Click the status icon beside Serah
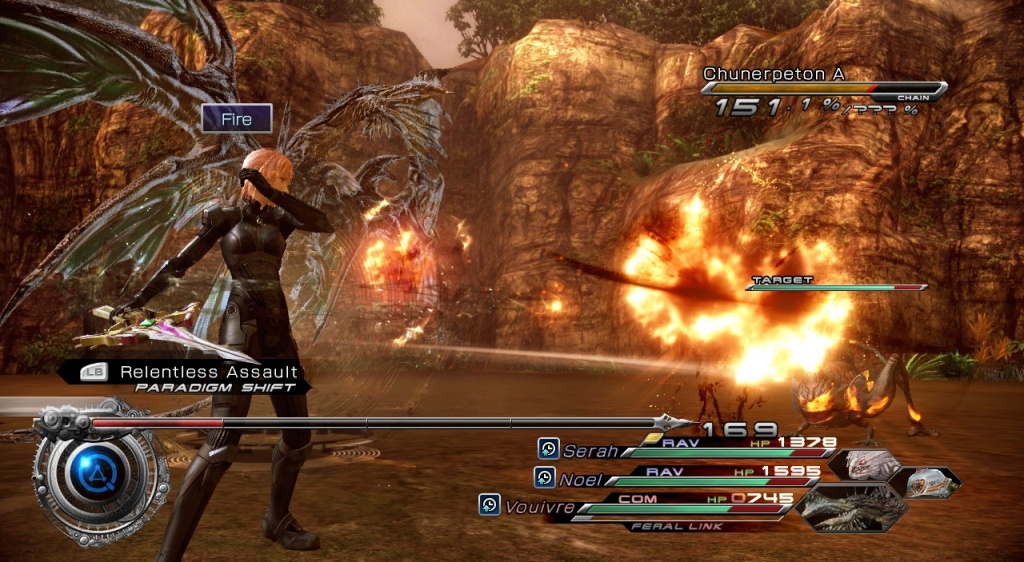 pyautogui.click(x=548, y=449)
